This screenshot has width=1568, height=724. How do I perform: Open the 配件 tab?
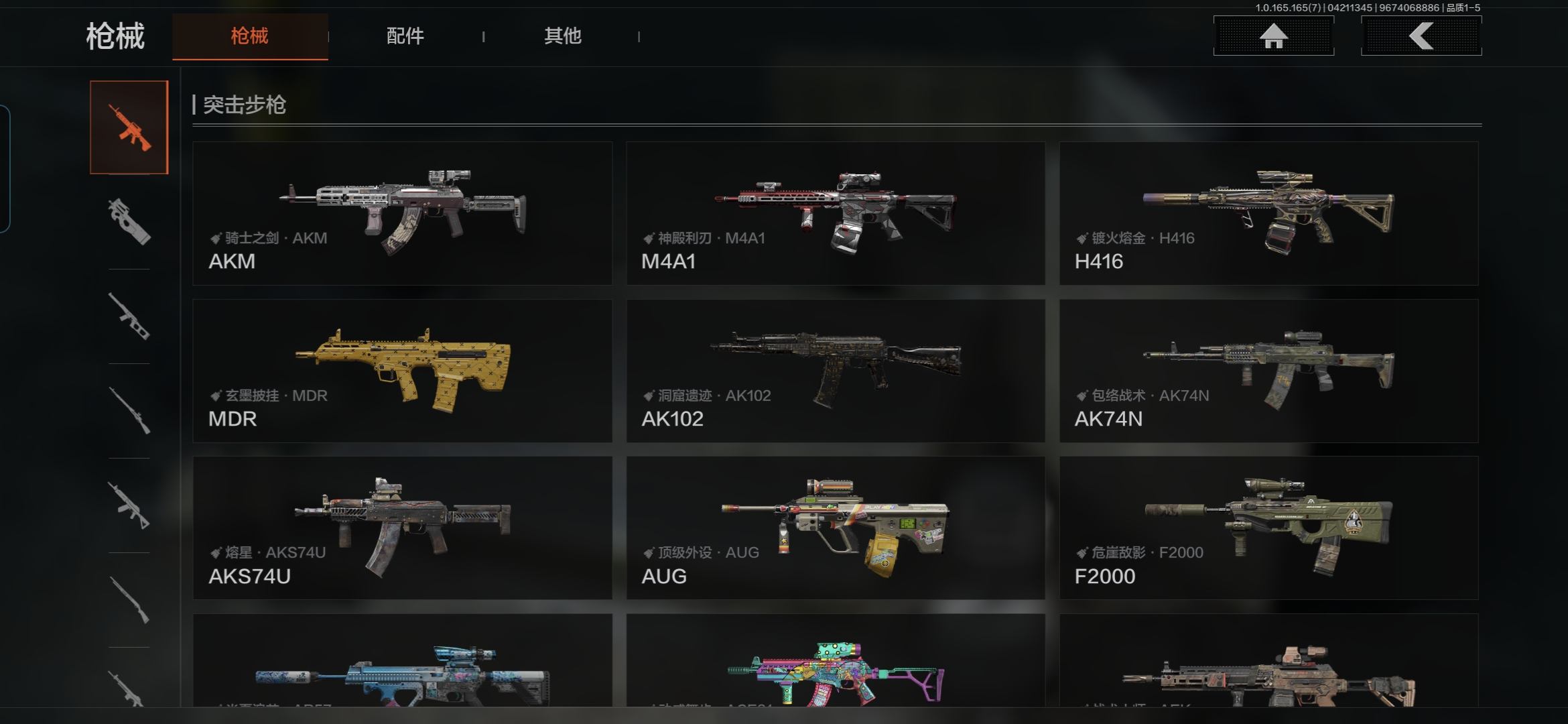click(405, 36)
